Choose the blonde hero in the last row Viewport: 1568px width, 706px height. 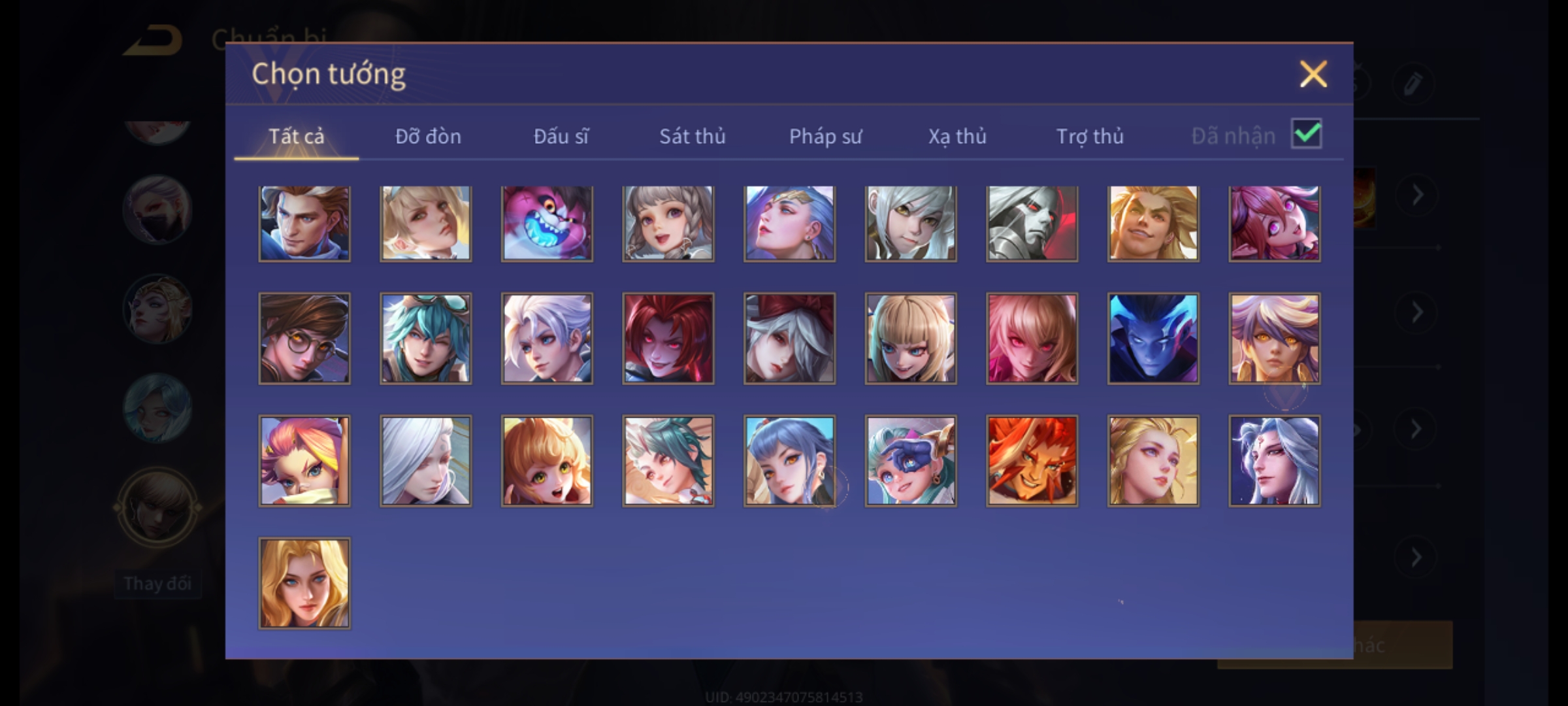[304, 583]
